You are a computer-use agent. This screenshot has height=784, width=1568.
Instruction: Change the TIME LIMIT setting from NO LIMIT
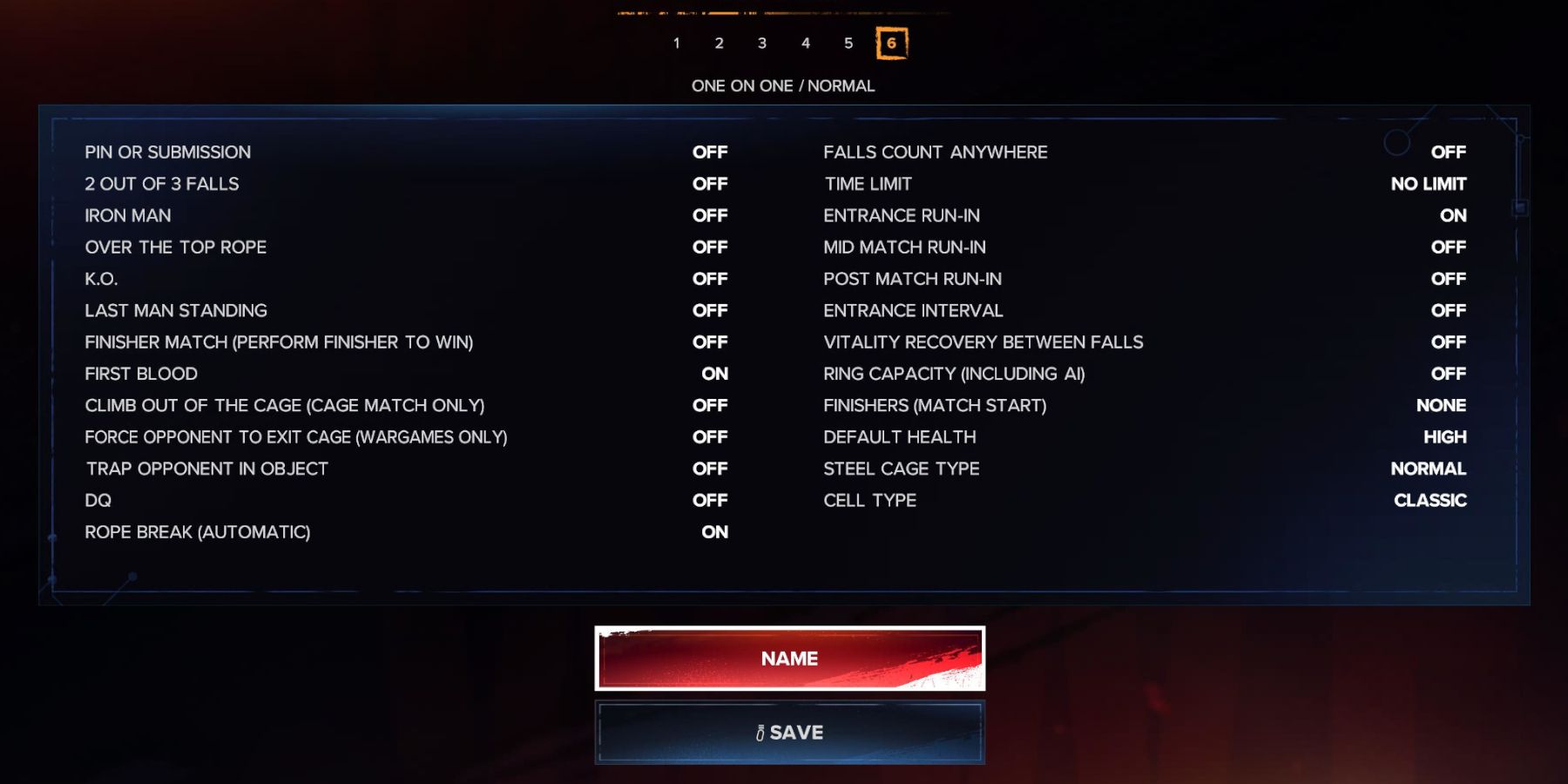[1429, 183]
